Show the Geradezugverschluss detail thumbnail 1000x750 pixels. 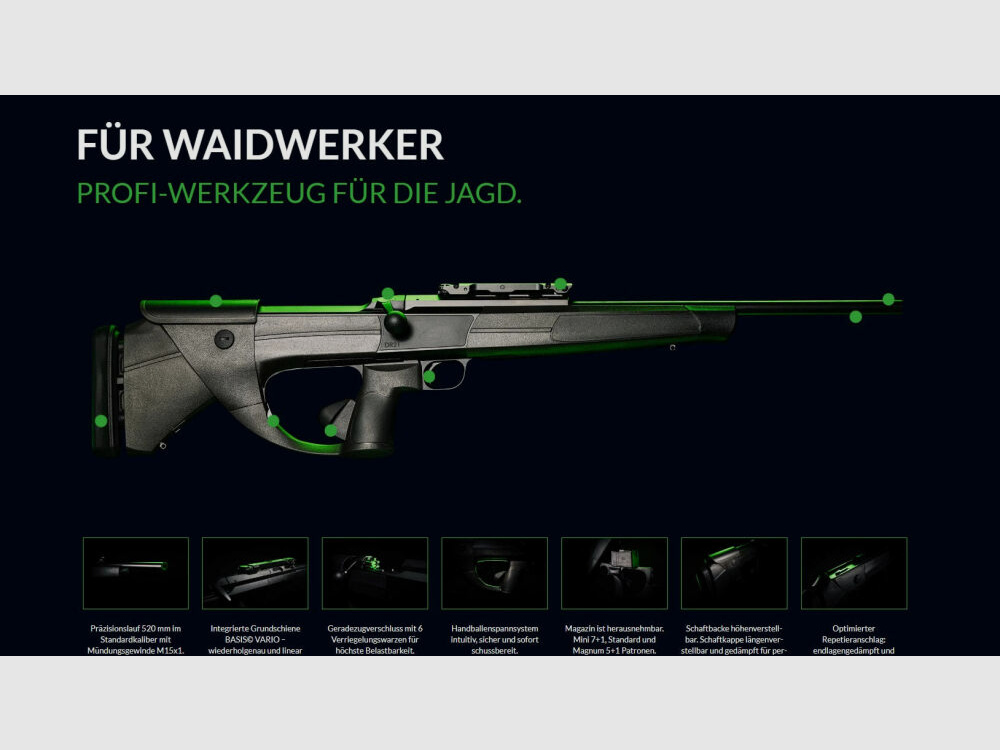click(375, 573)
